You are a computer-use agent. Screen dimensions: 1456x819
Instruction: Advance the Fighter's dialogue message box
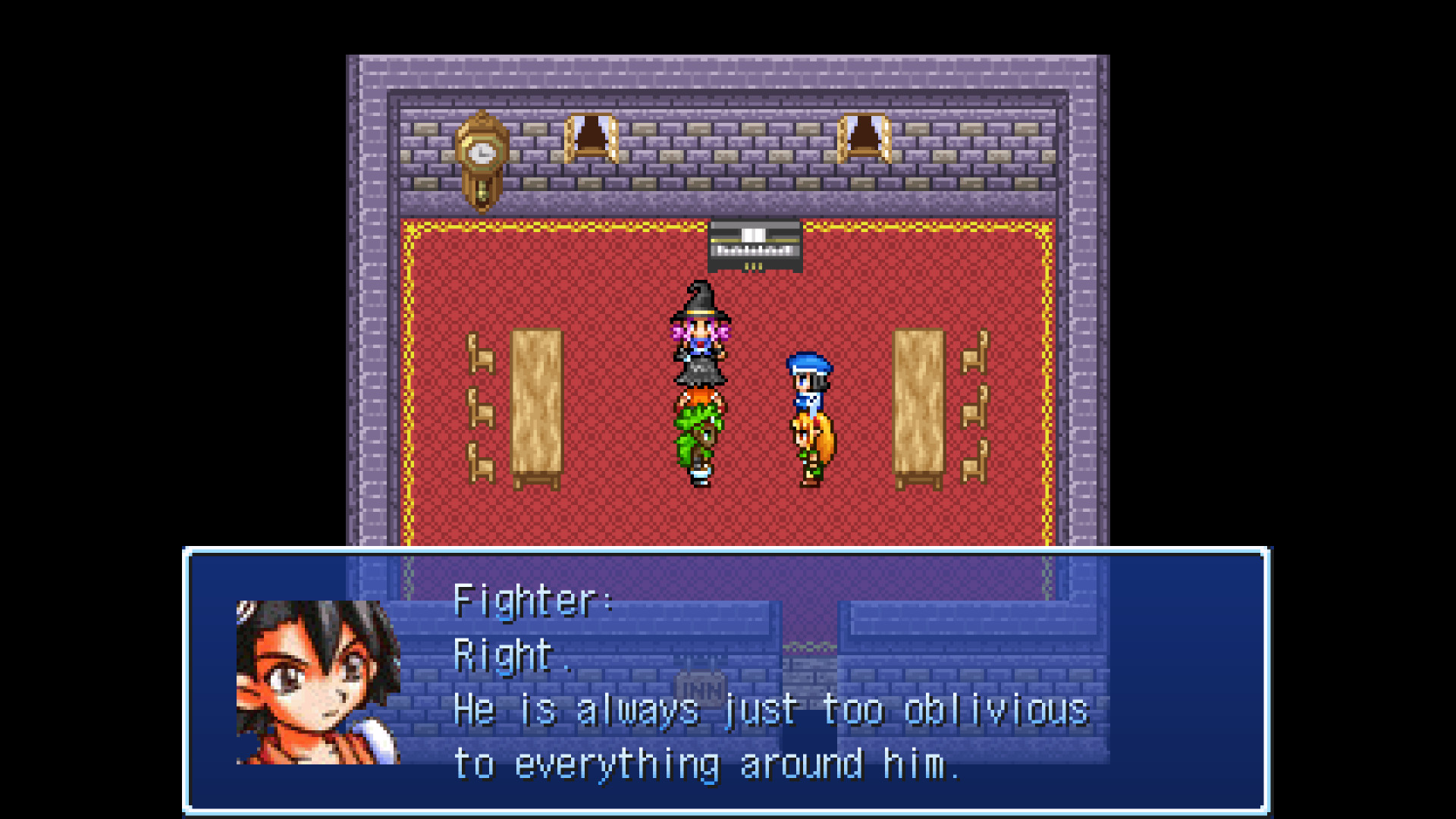726,681
